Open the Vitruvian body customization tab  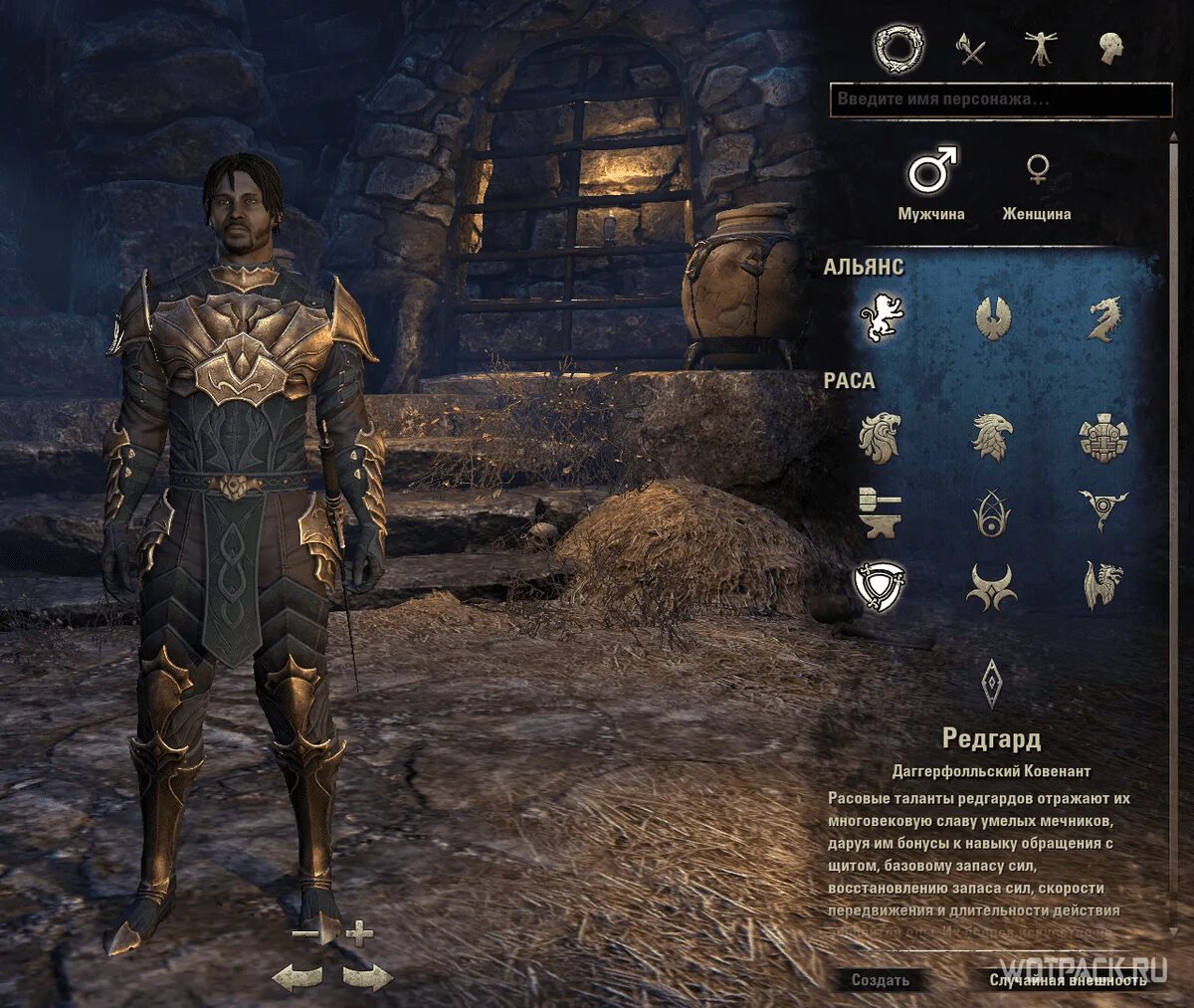coord(1040,48)
